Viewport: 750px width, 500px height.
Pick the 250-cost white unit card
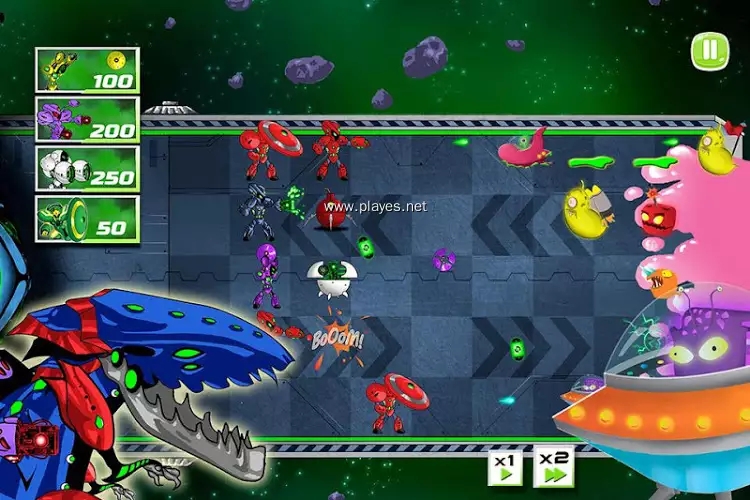[87, 168]
